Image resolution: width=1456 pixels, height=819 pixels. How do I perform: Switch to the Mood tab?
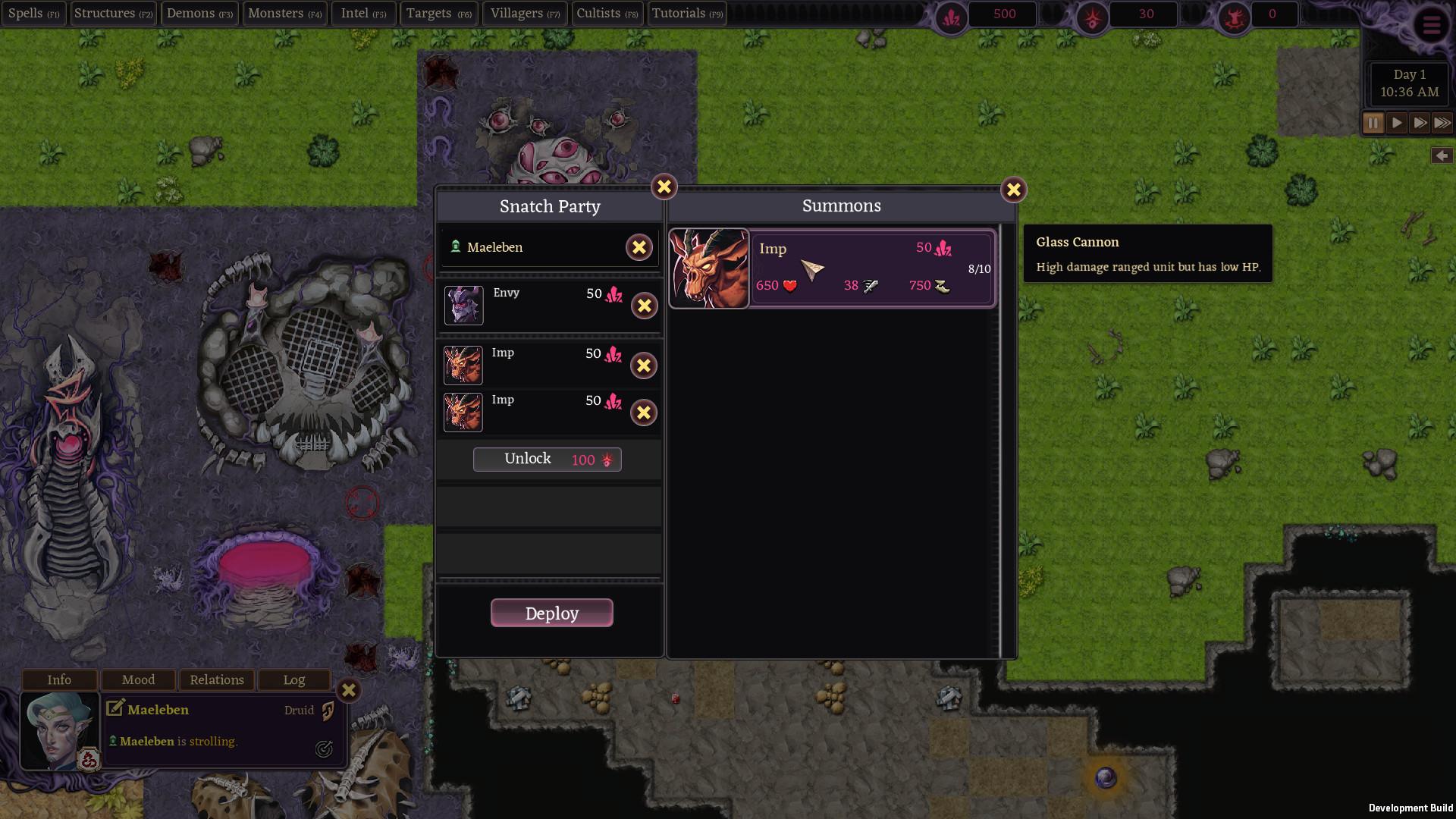[137, 679]
